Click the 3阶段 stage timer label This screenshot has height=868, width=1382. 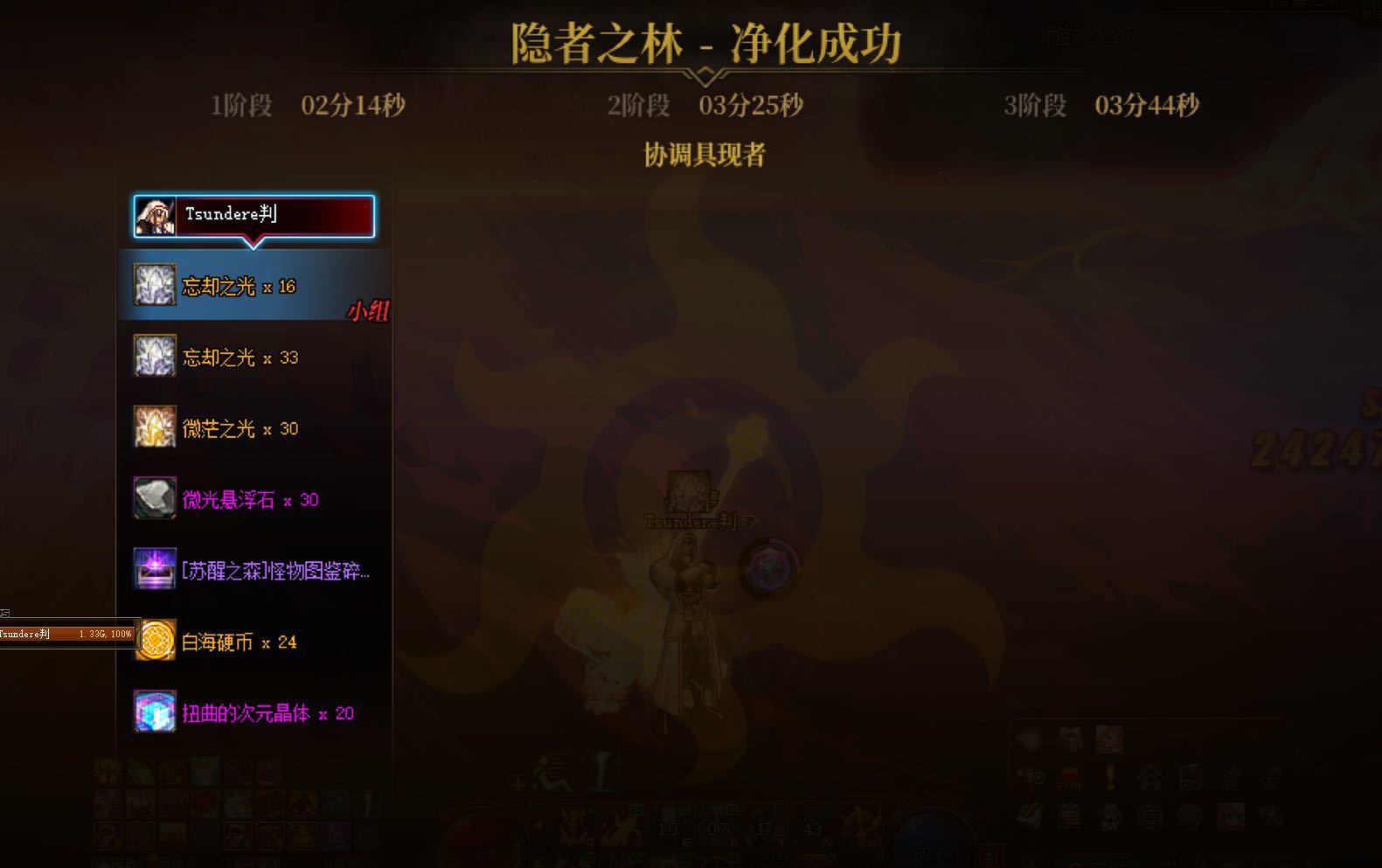[1037, 106]
